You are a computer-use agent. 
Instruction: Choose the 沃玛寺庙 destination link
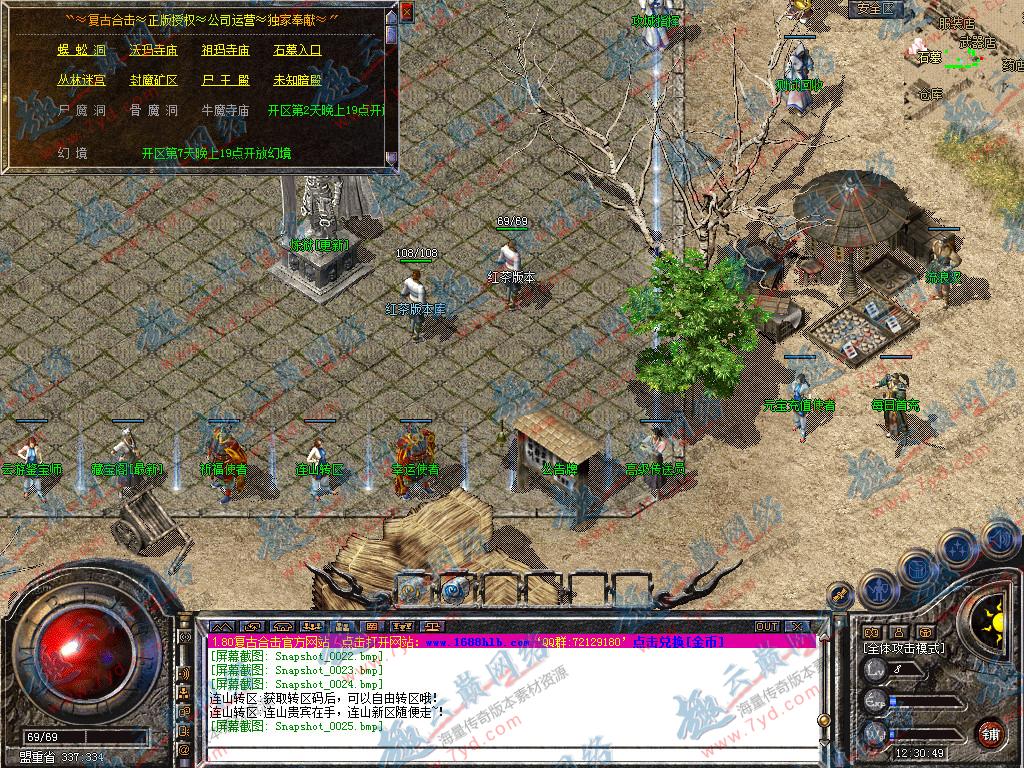click(154, 49)
